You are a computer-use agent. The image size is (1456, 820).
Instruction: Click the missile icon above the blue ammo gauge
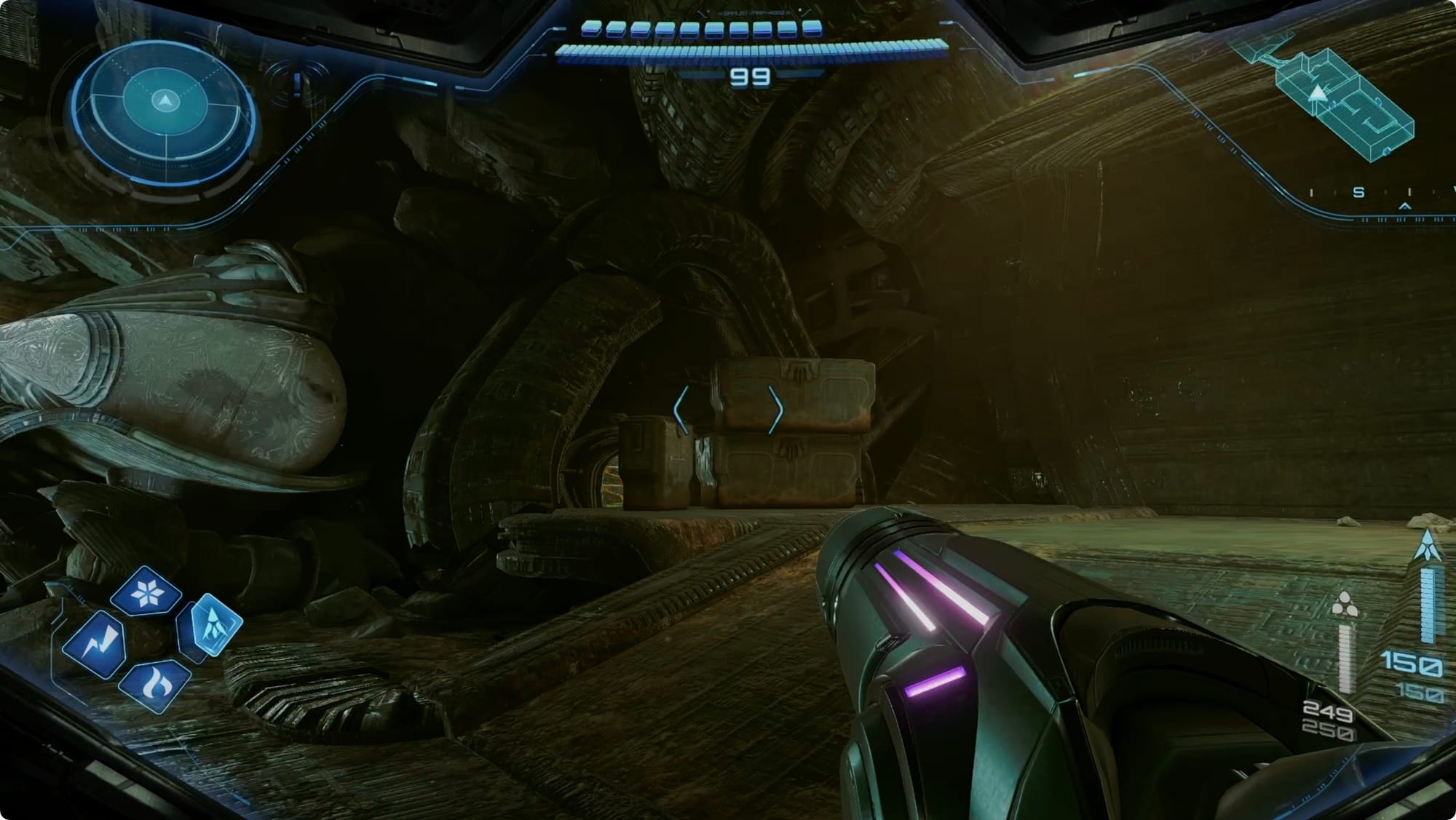tap(1427, 547)
